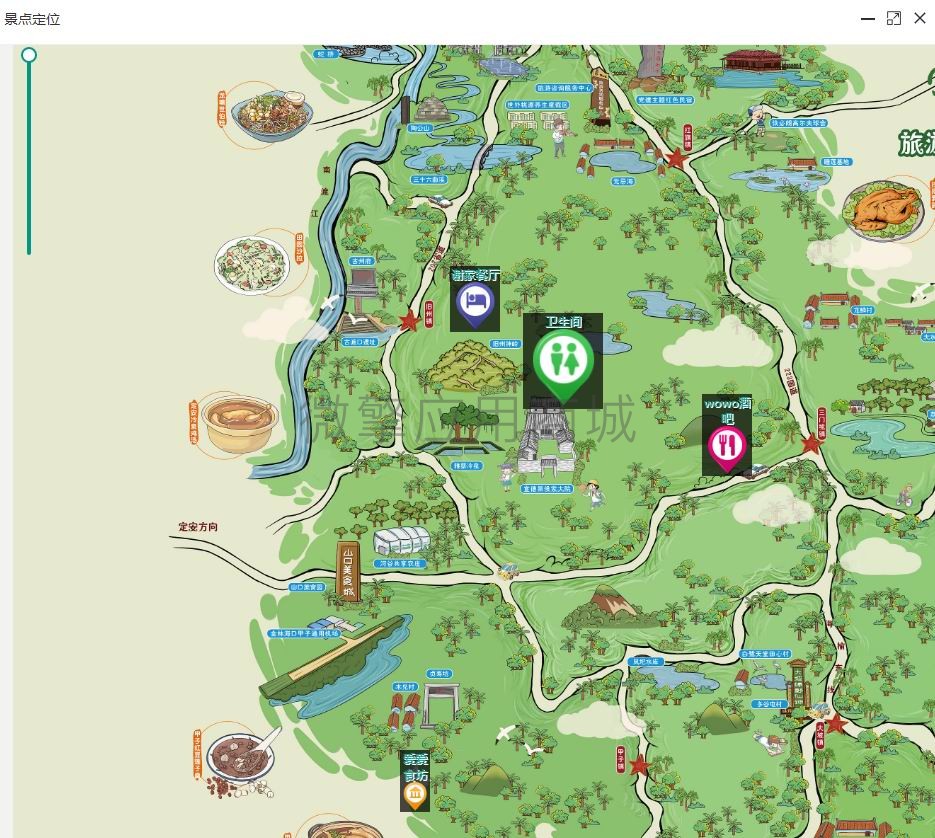The width and height of the screenshot is (935, 838).
Task: Click the orange museum pin marker
Action: tap(414, 794)
